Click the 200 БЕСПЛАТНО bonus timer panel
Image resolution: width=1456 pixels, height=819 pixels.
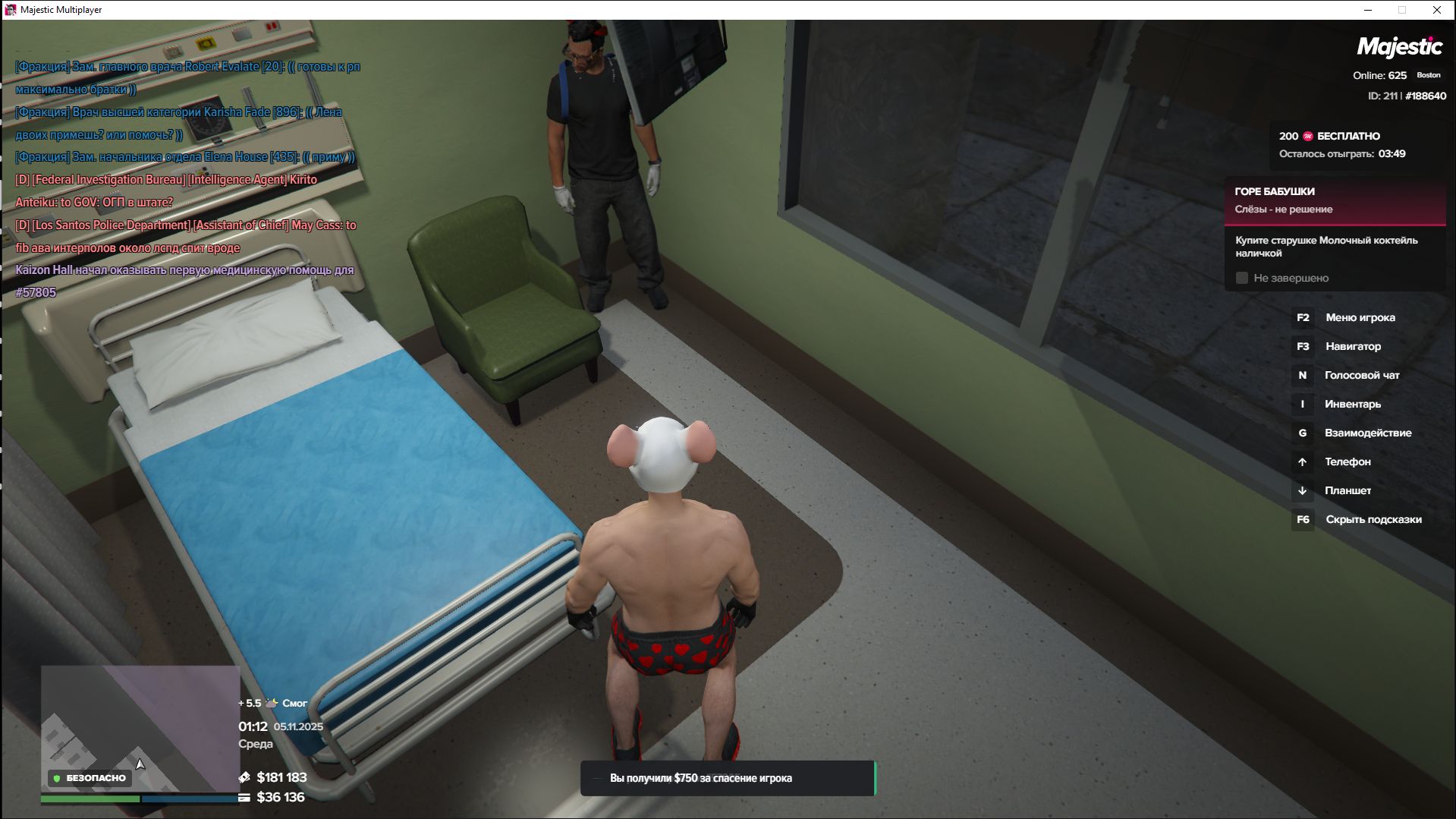click(x=1341, y=145)
